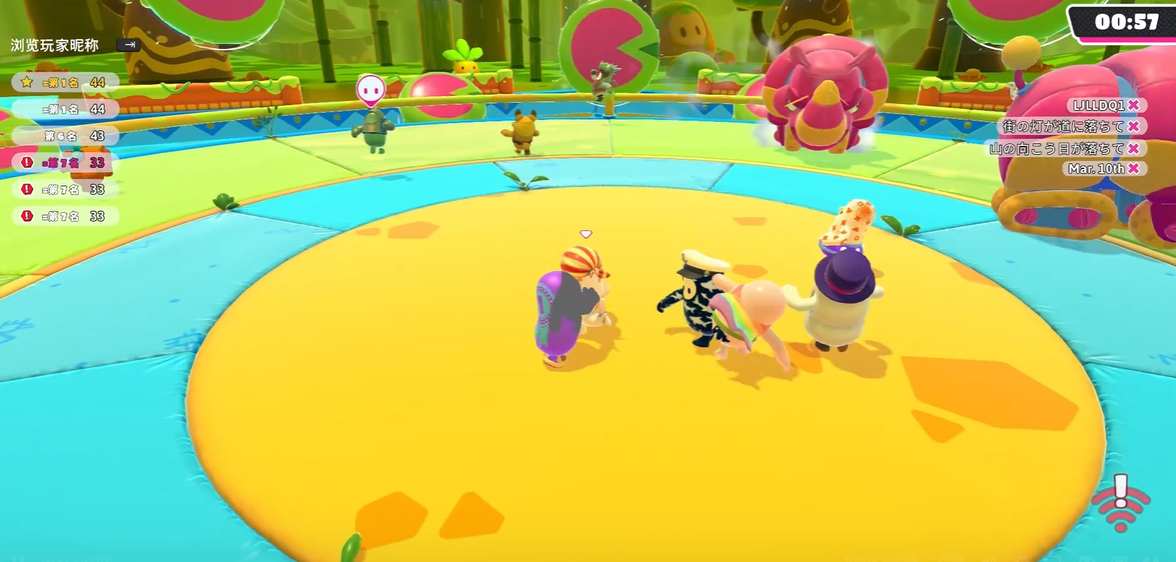This screenshot has width=1176, height=562.
Task: Click the connection warning wifi icon
Action: (1119, 503)
